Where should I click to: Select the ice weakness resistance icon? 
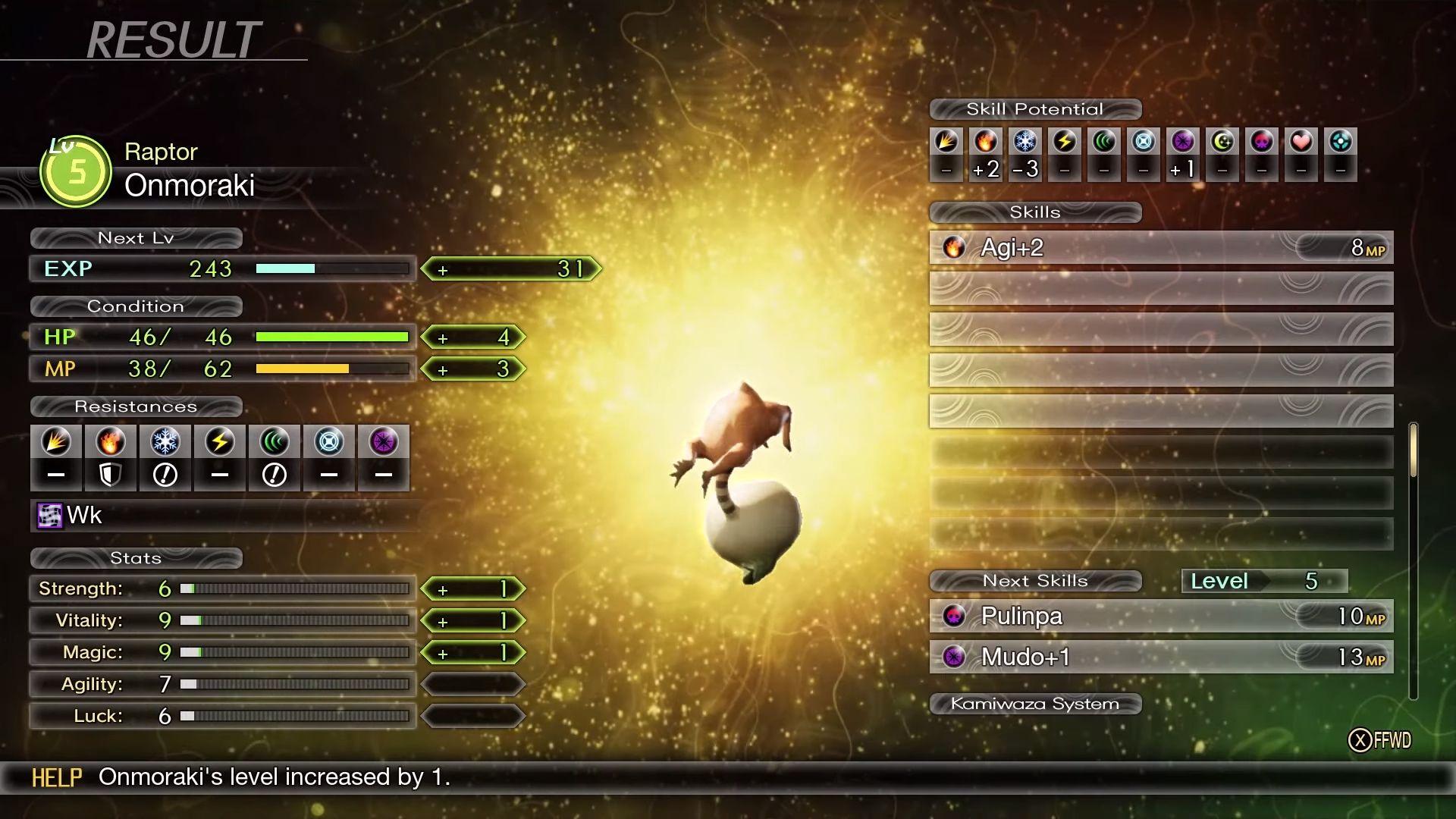coord(165,475)
